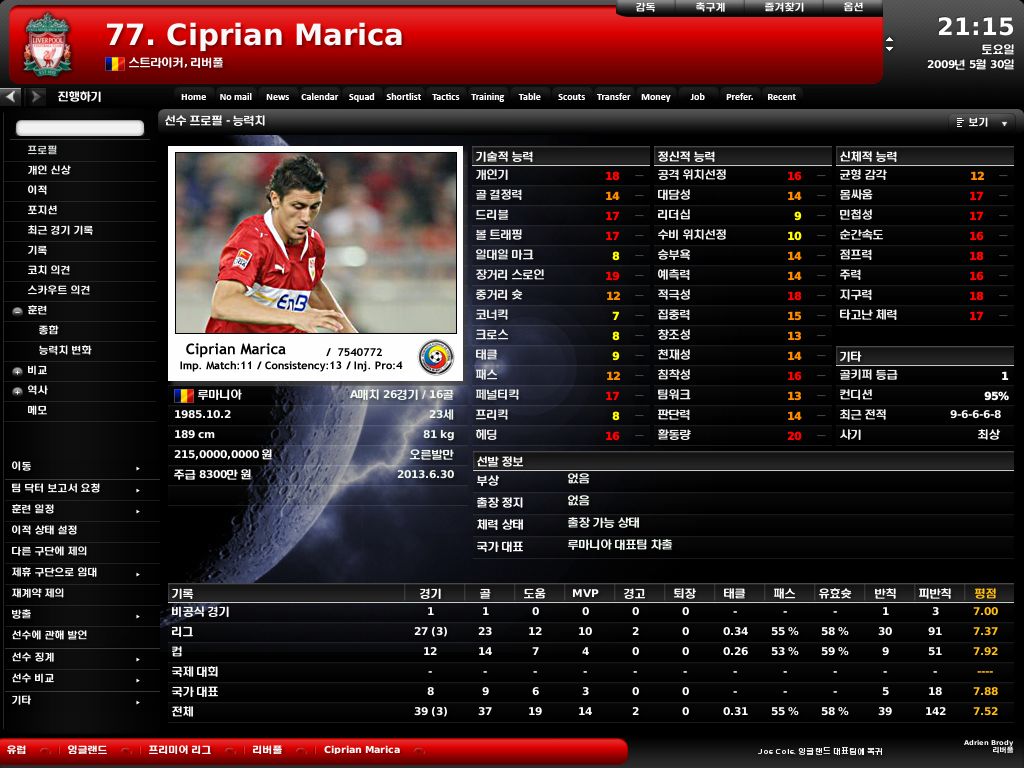Open the Scouts toolbar page
The height and width of the screenshot is (768, 1024).
point(571,97)
